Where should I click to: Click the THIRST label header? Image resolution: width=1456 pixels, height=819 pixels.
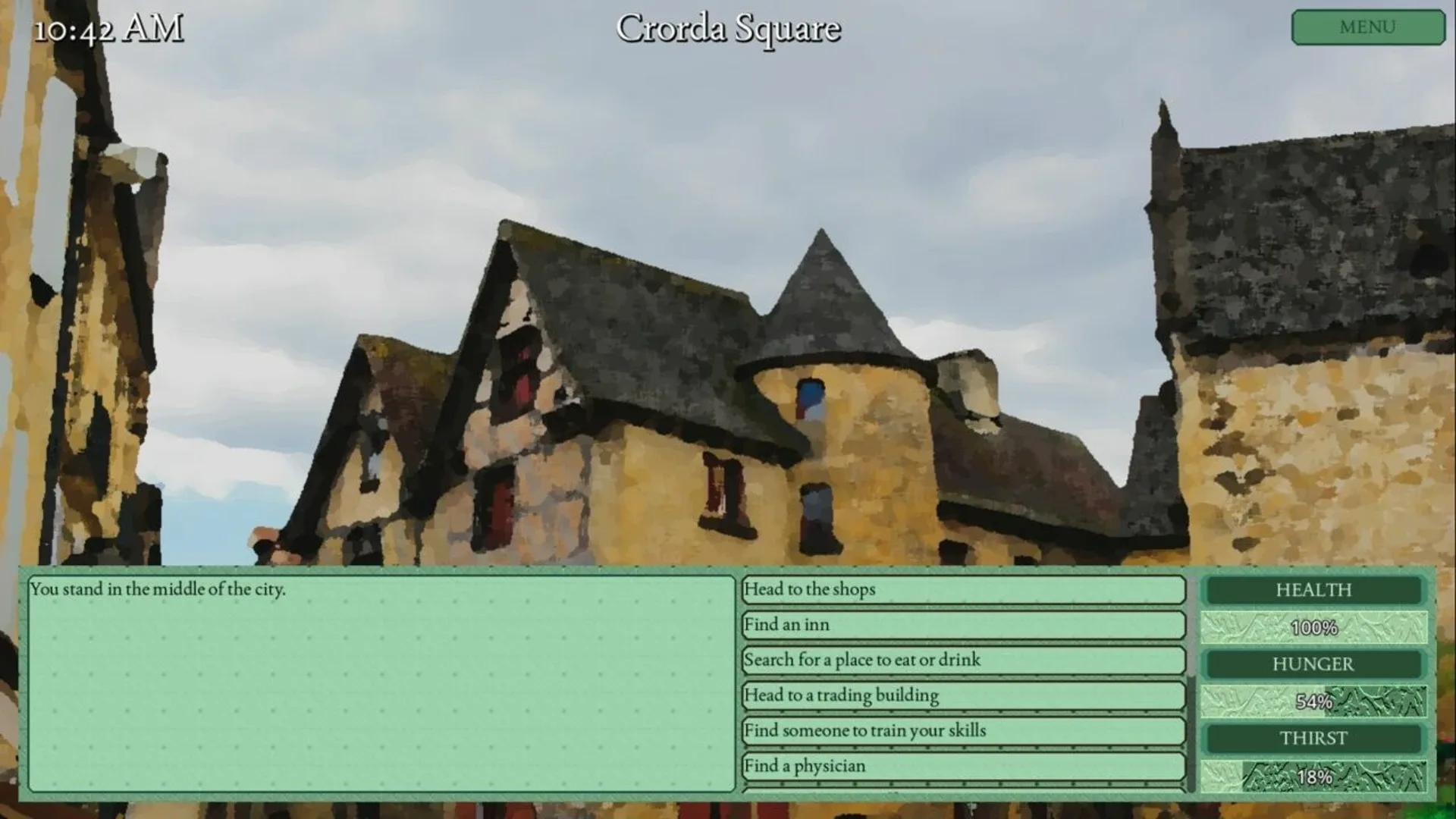(1314, 738)
